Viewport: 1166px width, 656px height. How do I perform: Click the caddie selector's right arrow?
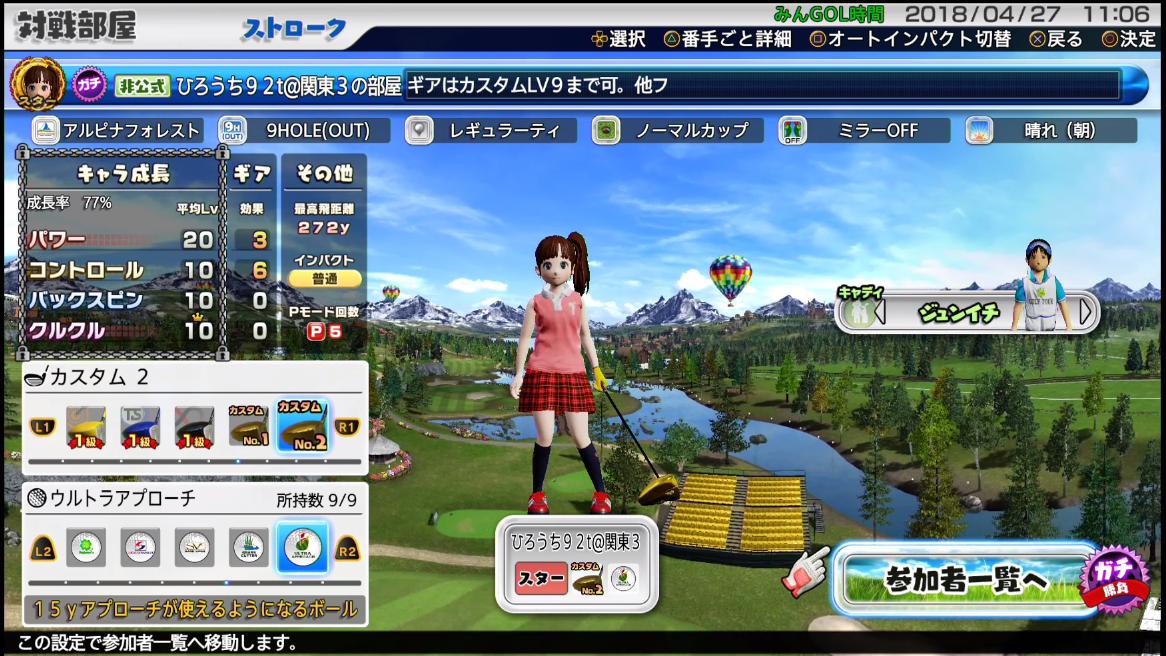click(x=1086, y=312)
